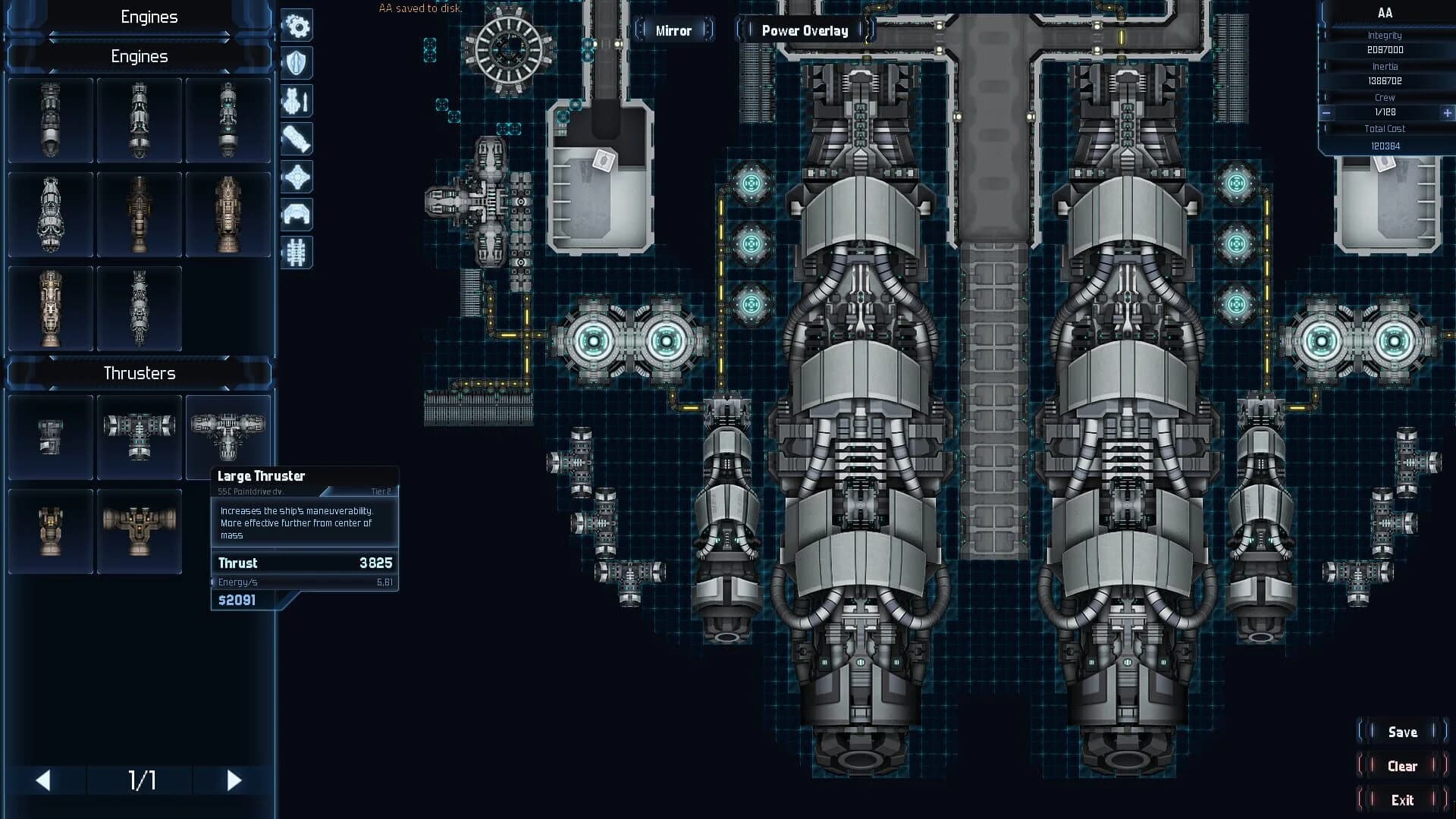Open the cockpit parts category icon
The width and height of the screenshot is (1456, 819).
[296, 215]
